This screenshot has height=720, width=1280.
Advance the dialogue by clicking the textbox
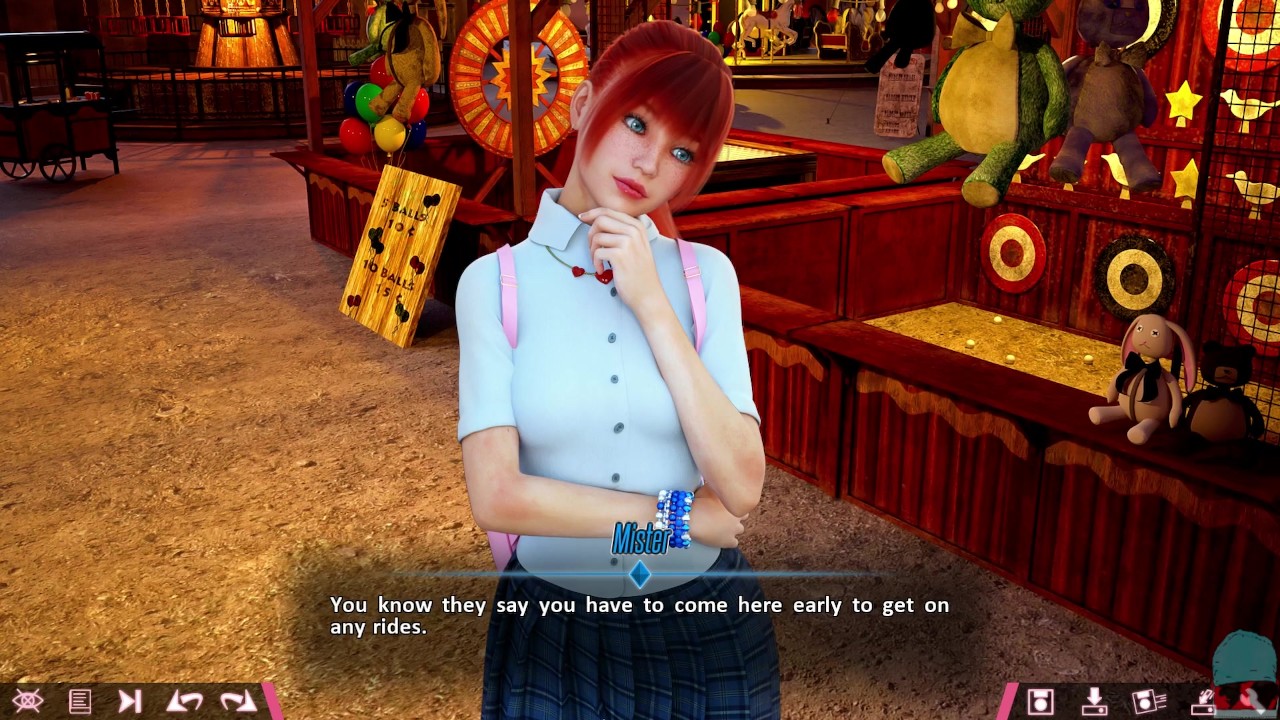click(639, 615)
